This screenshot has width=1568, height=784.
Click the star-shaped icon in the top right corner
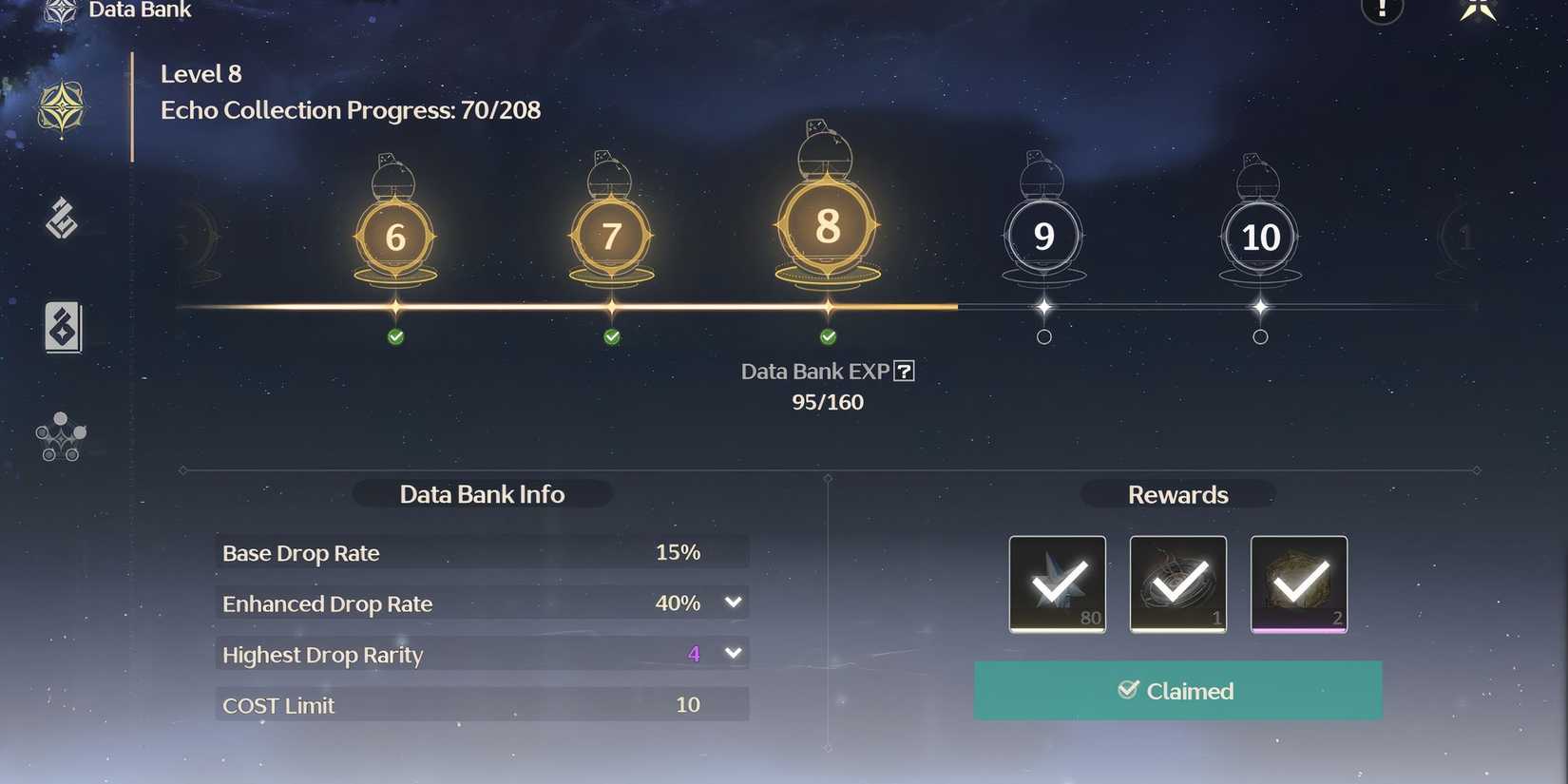pyautogui.click(x=1479, y=8)
